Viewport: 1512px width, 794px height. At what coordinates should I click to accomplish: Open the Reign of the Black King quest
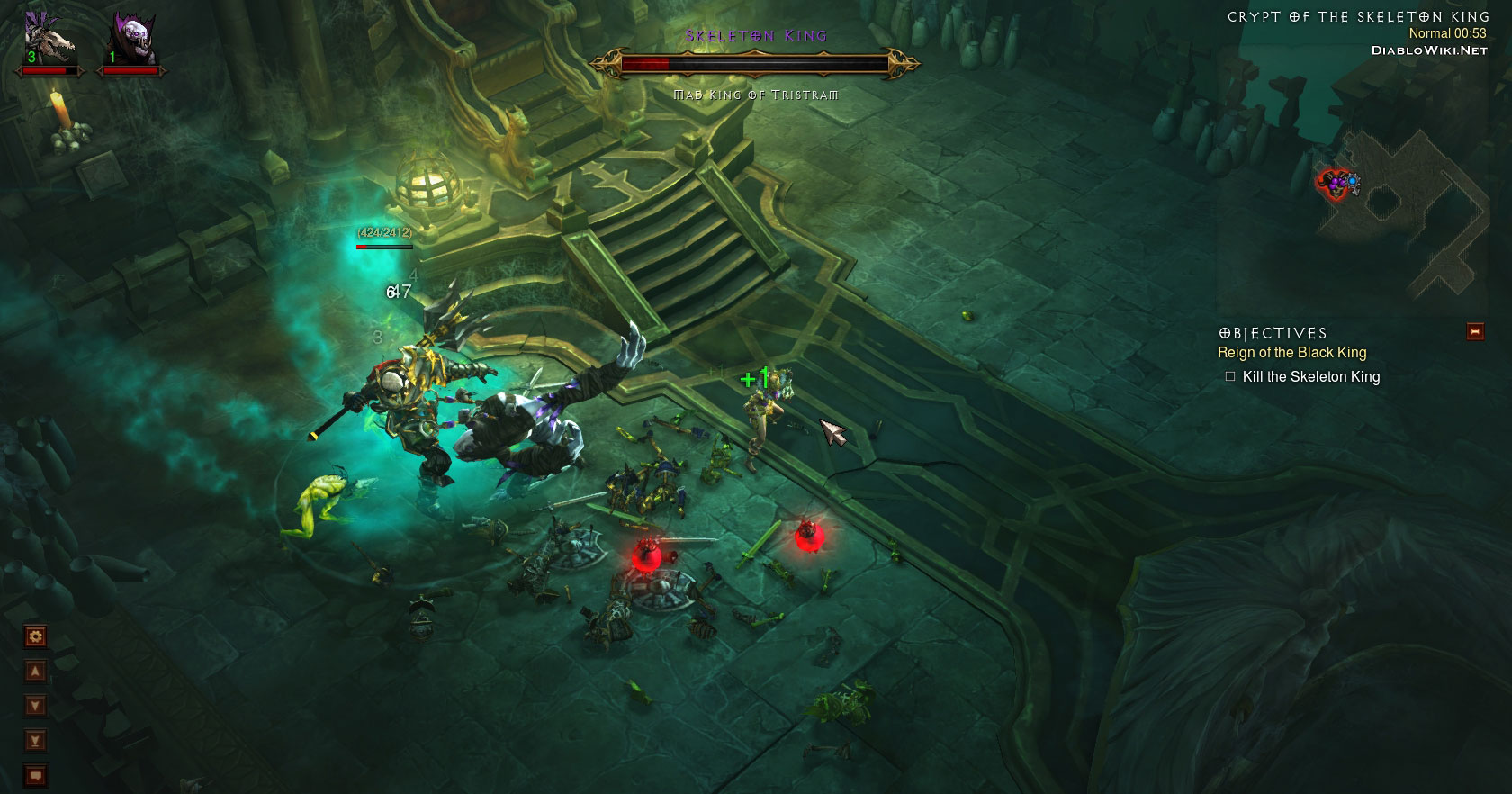1291,353
